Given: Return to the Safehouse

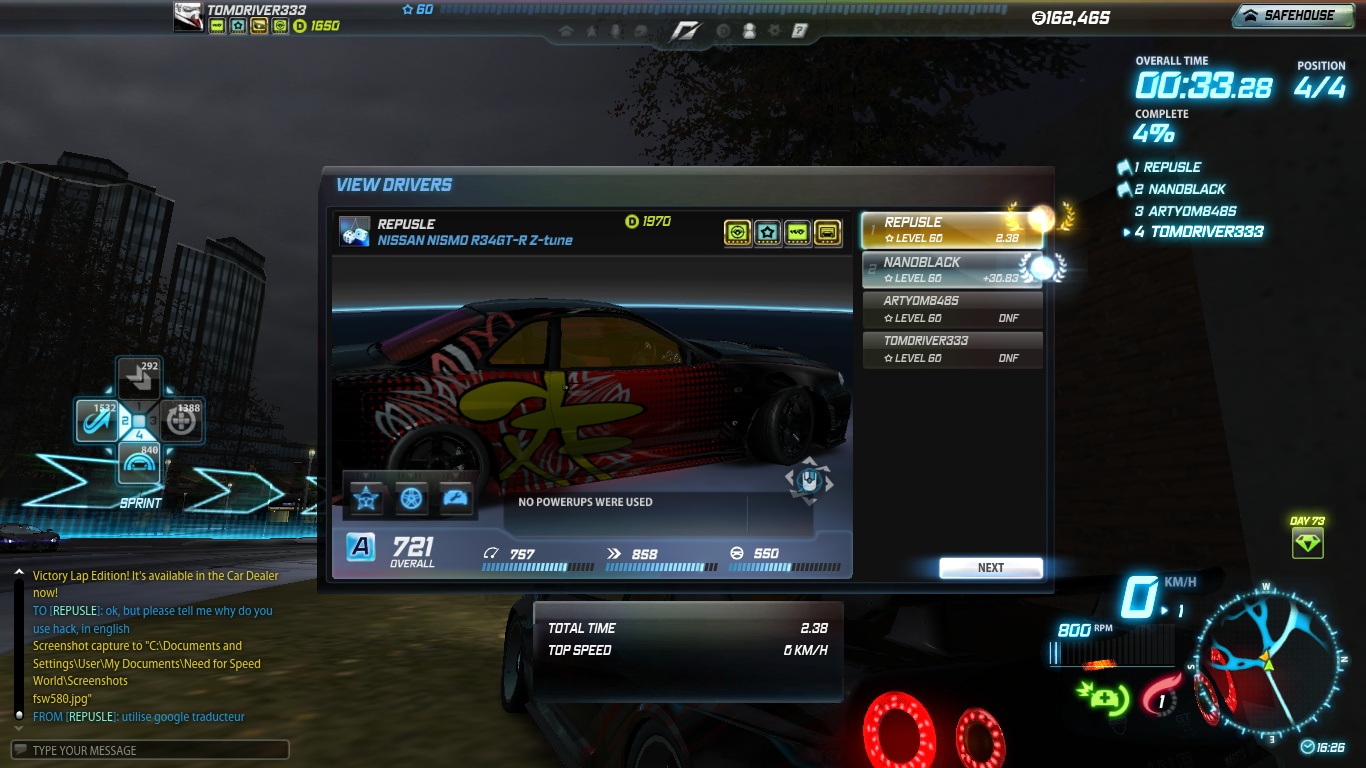Looking at the screenshot, I should 1291,16.
